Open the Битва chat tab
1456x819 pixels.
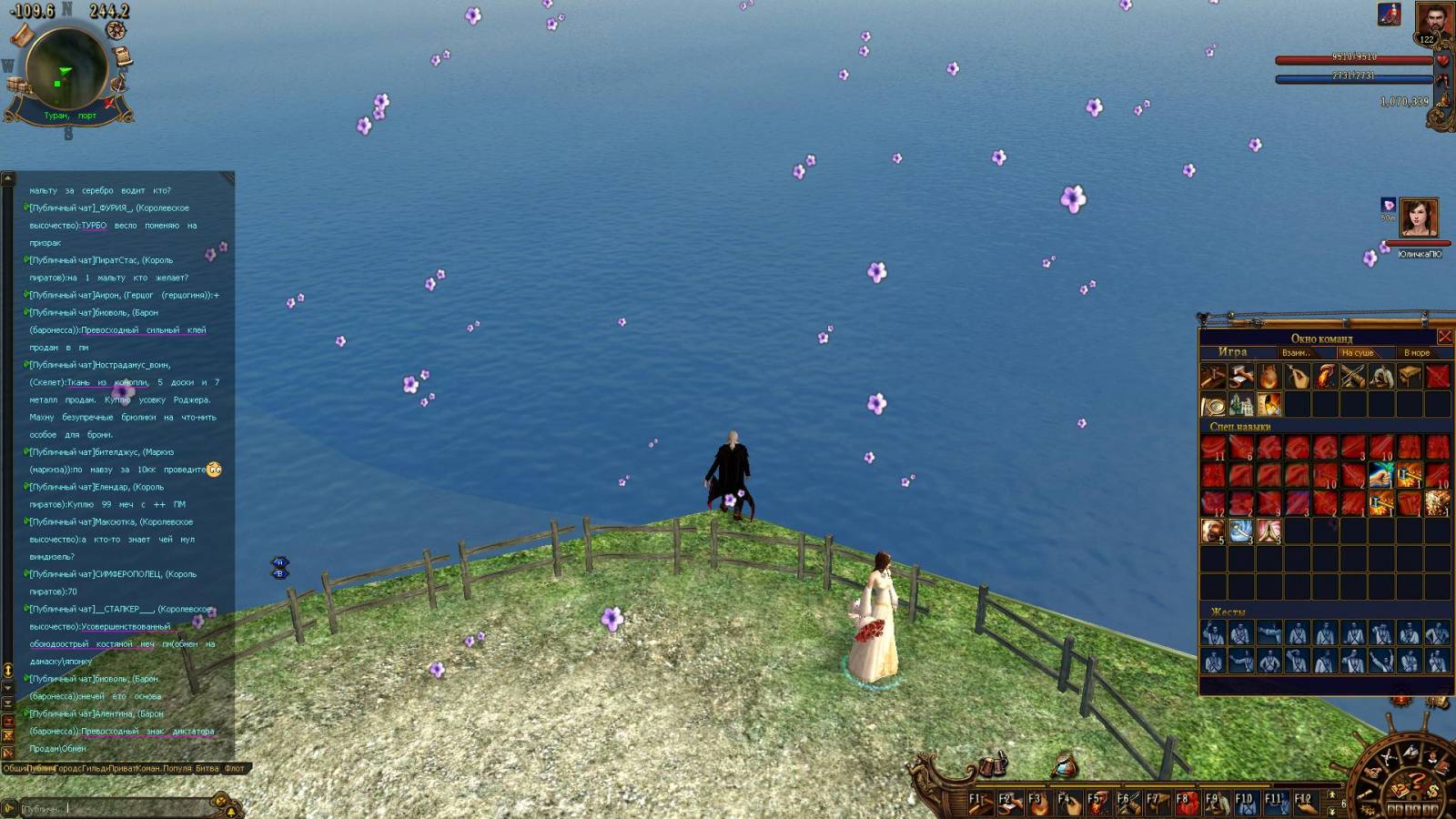(x=207, y=768)
